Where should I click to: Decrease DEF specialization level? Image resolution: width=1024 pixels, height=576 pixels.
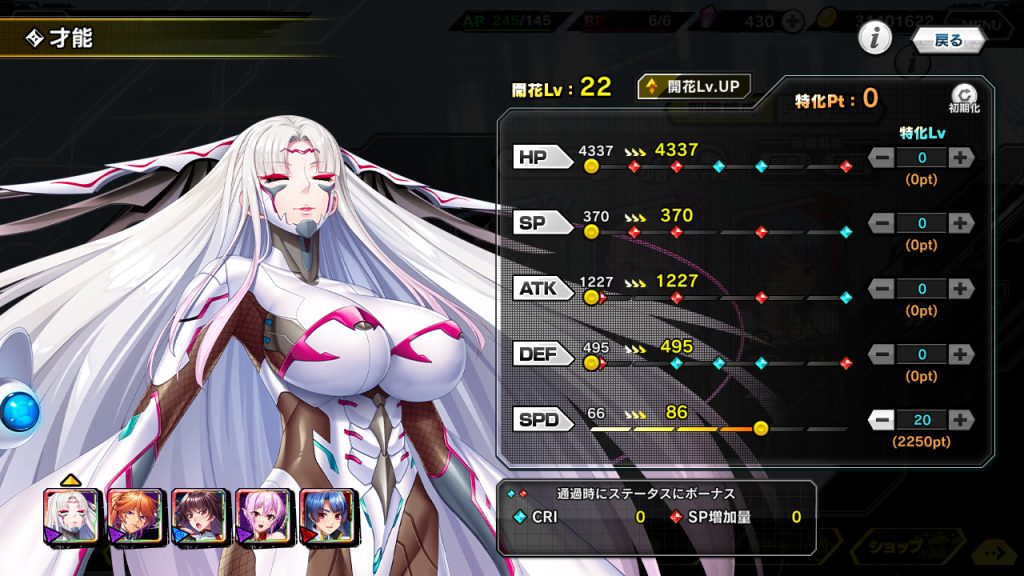(x=882, y=354)
